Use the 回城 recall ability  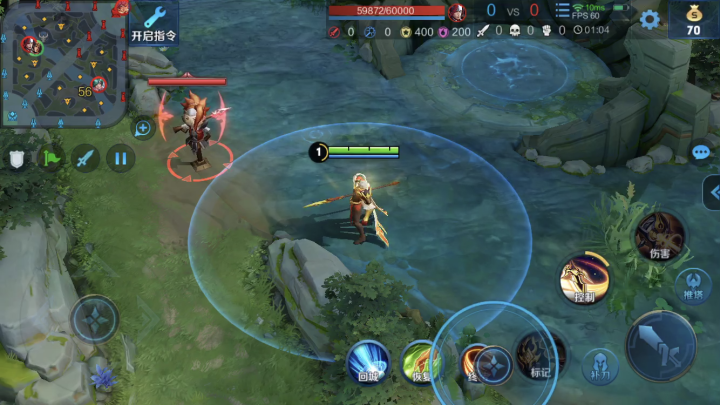pos(368,360)
